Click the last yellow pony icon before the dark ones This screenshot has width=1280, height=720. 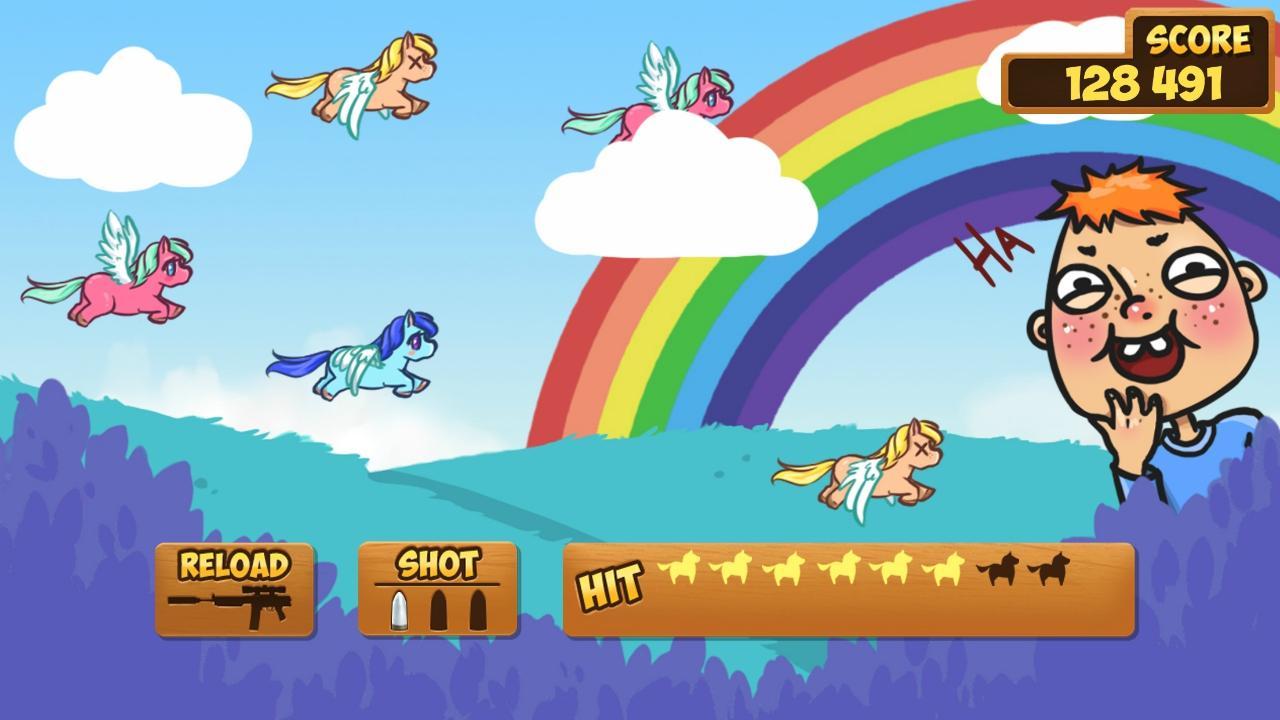point(948,568)
